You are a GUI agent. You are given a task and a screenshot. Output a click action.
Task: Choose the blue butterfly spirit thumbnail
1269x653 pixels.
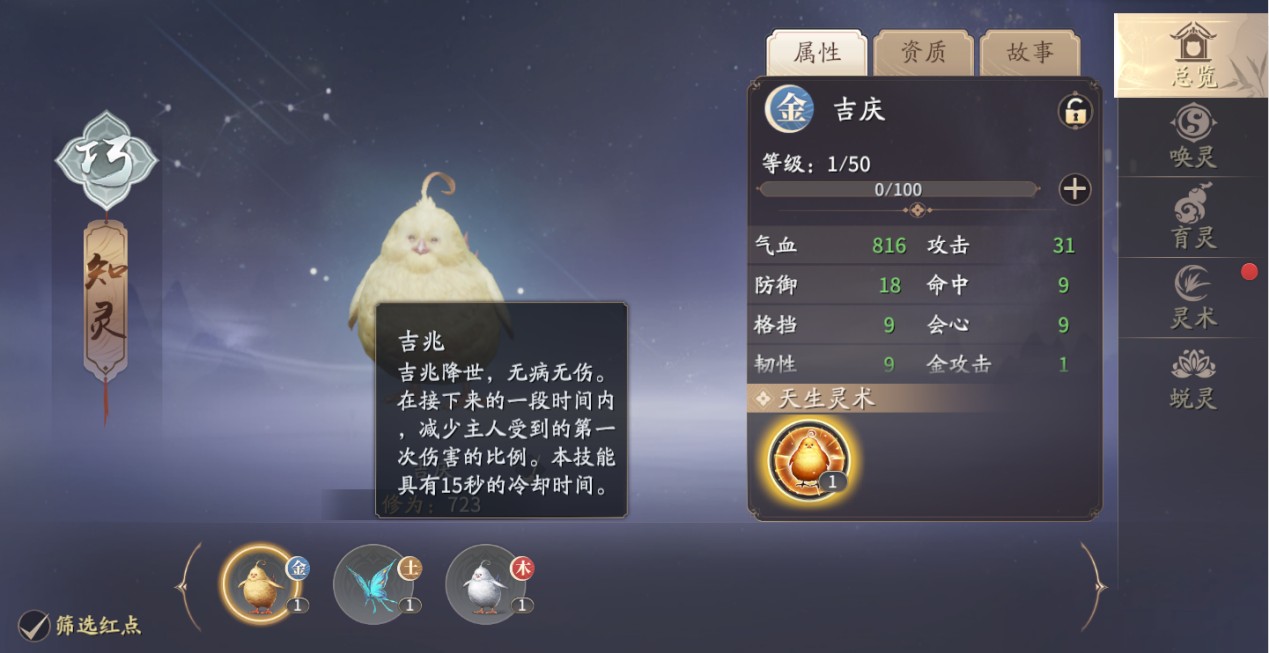[x=373, y=584]
